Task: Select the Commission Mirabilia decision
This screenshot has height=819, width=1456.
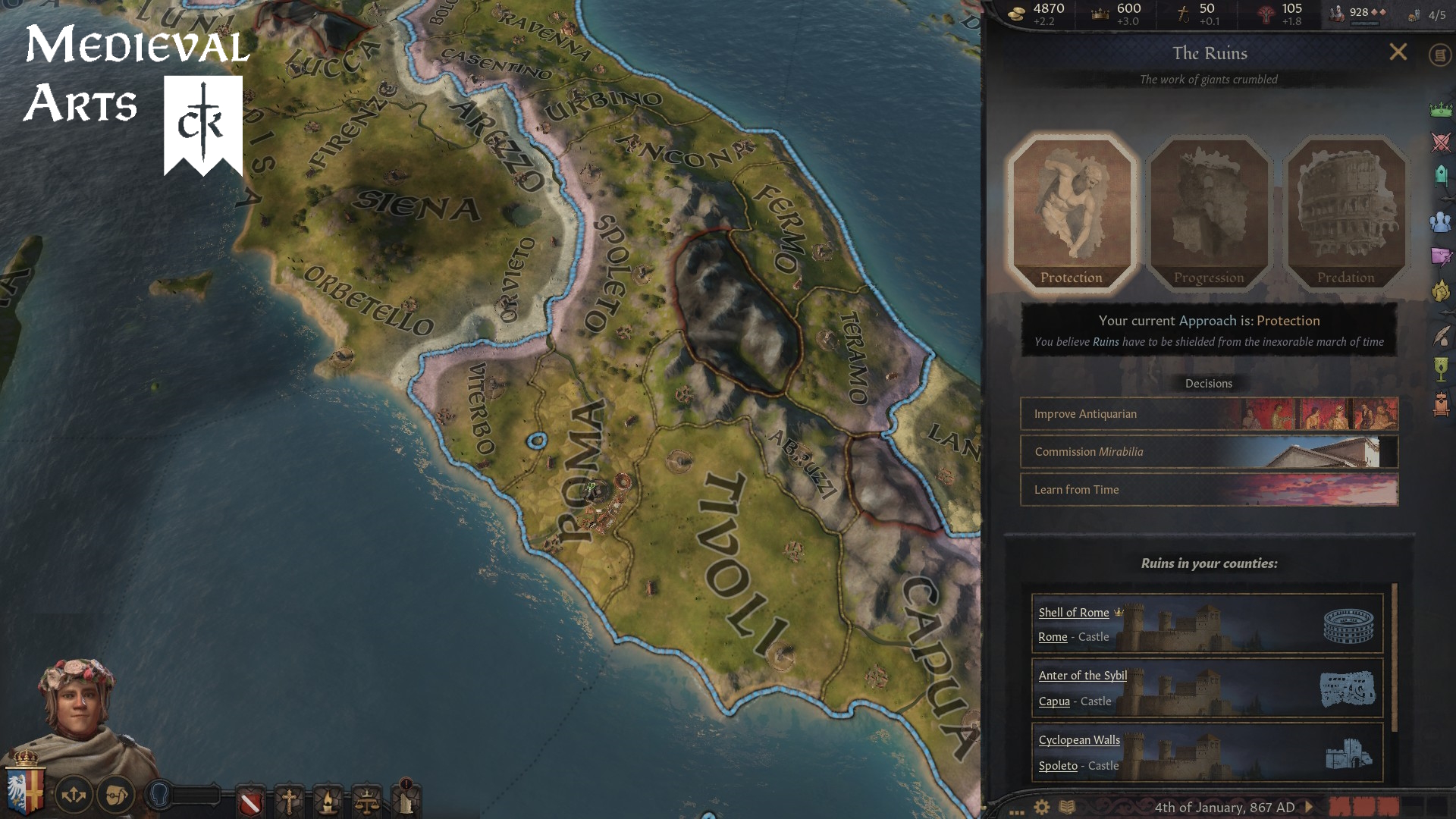Action: coord(1209,452)
